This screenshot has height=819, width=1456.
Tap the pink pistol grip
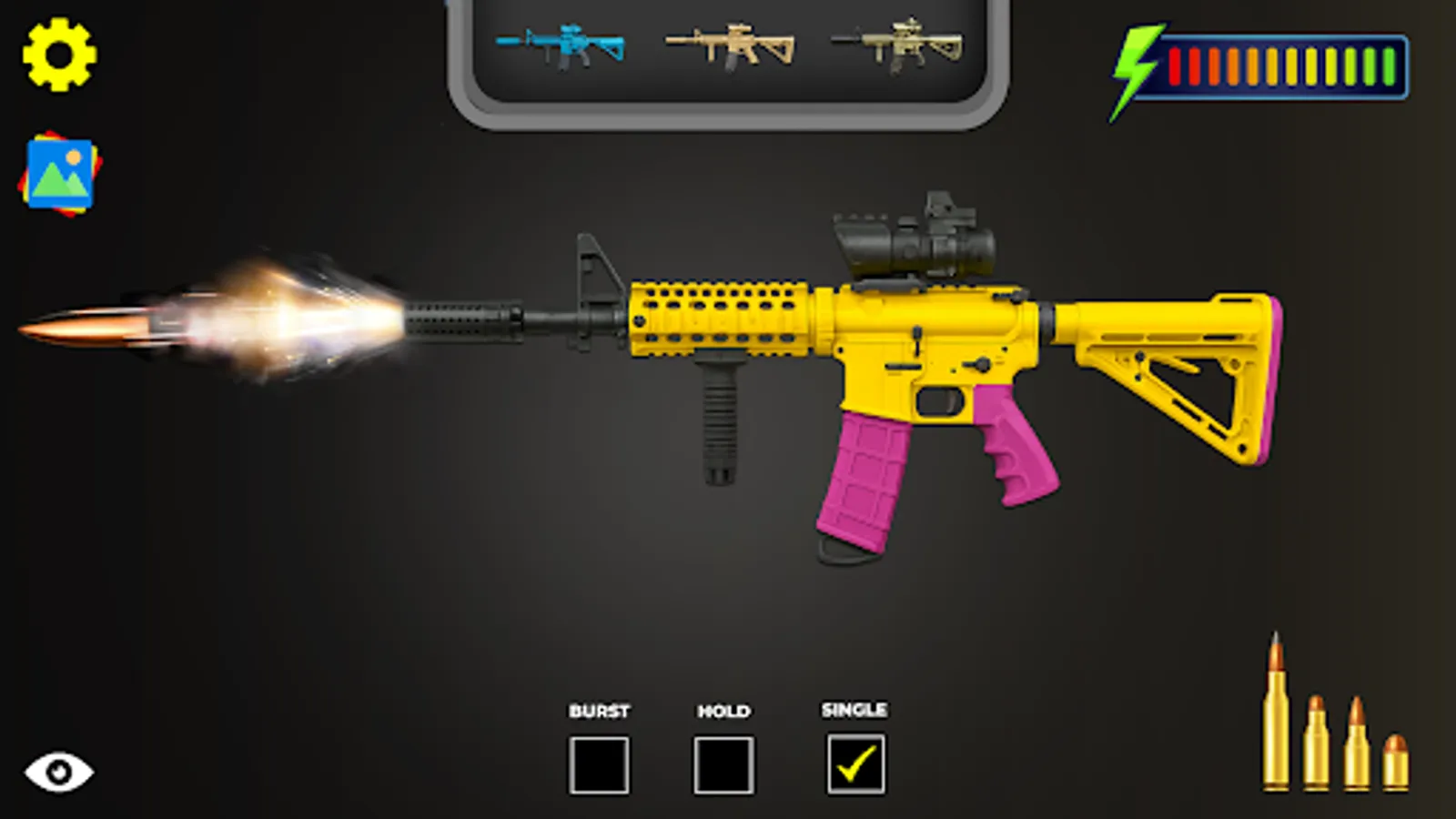pyautogui.click(x=1019, y=446)
